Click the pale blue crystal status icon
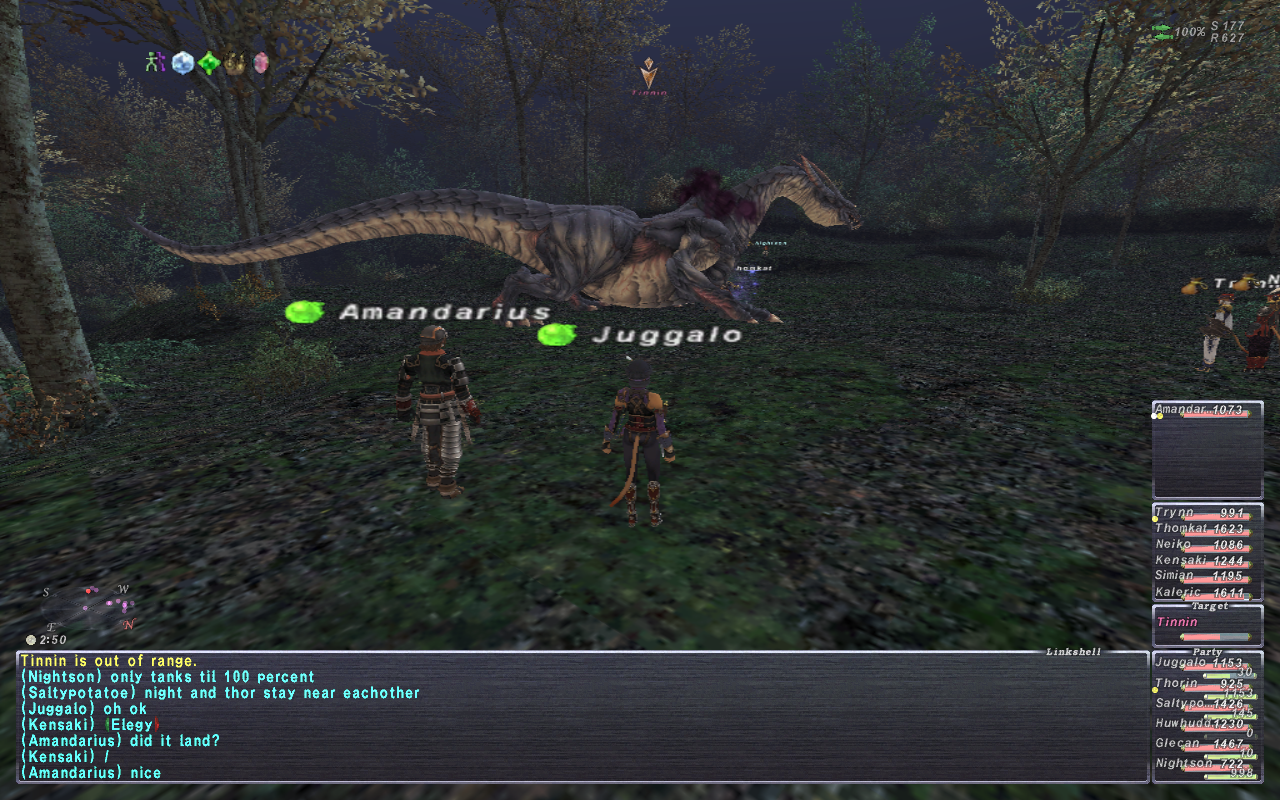Screen dimensions: 1280x800 [x=182, y=62]
